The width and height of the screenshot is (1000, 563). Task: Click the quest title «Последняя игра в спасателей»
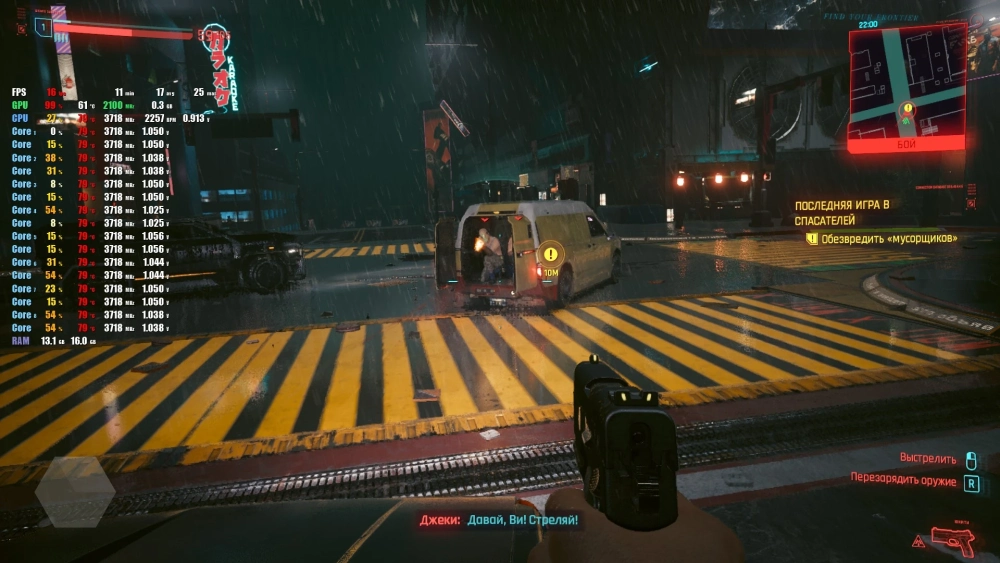[841, 211]
